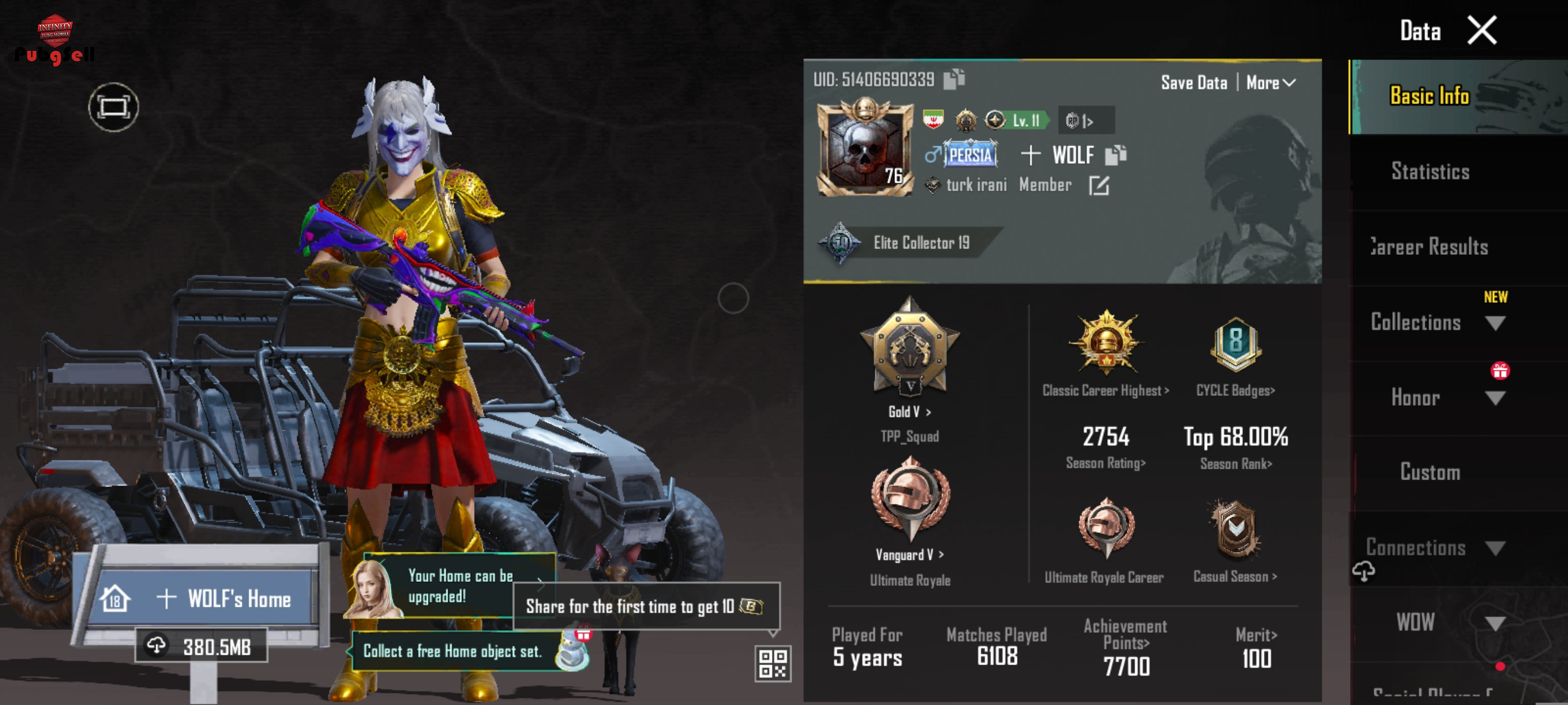
Task: Click Save Data button
Action: tap(1194, 83)
